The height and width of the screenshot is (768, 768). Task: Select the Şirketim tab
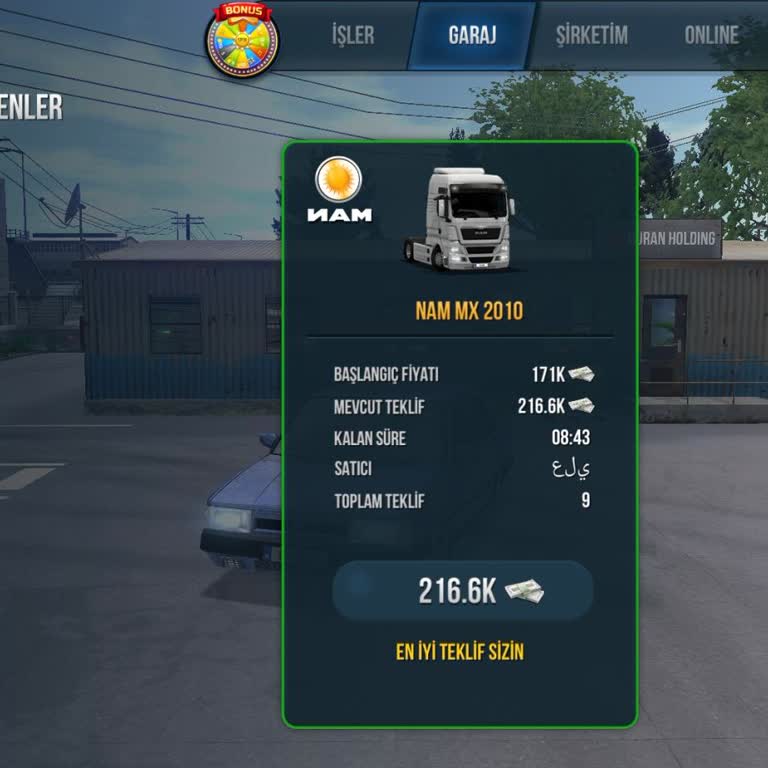click(592, 35)
